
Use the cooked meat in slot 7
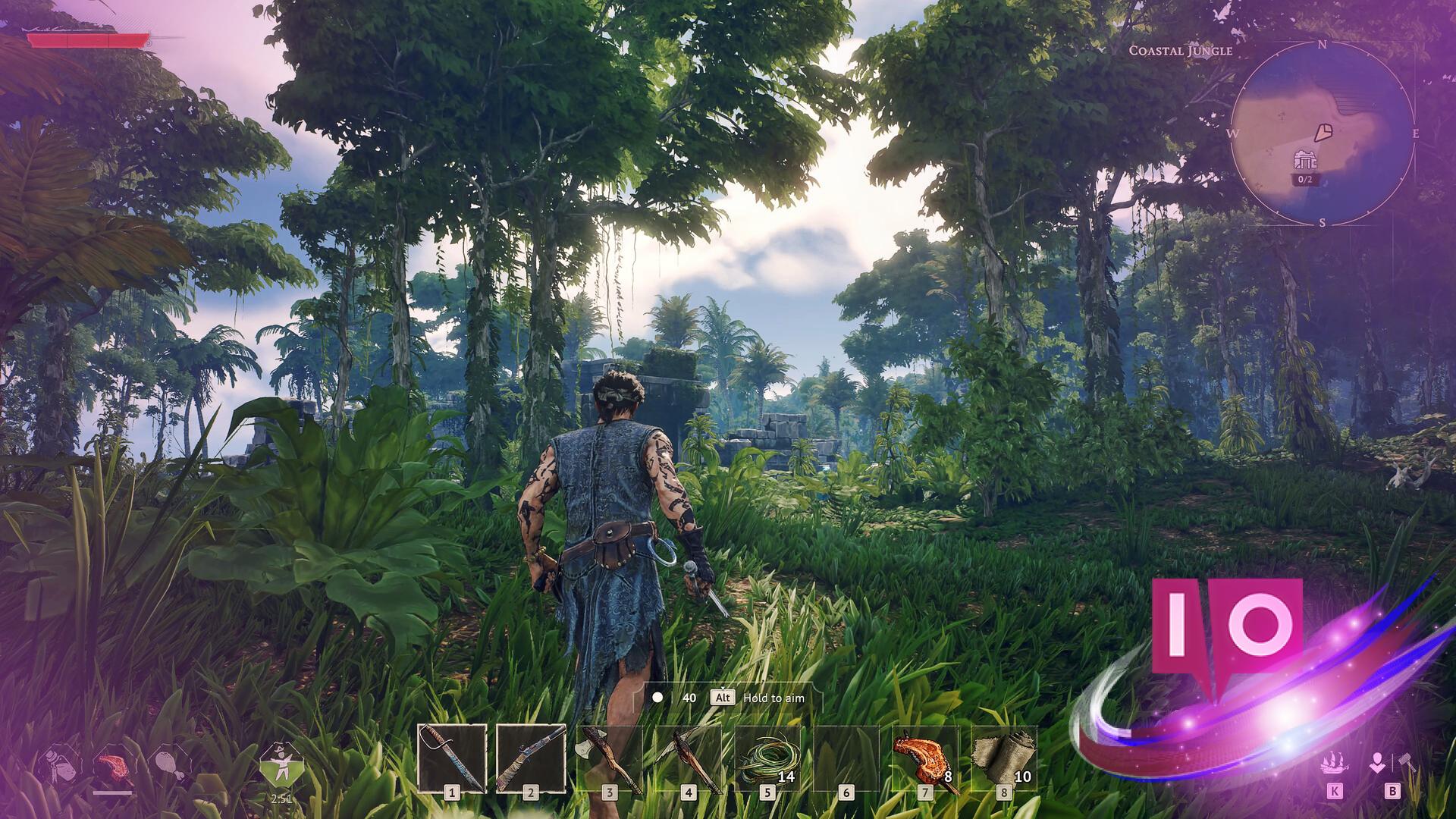pos(925,758)
